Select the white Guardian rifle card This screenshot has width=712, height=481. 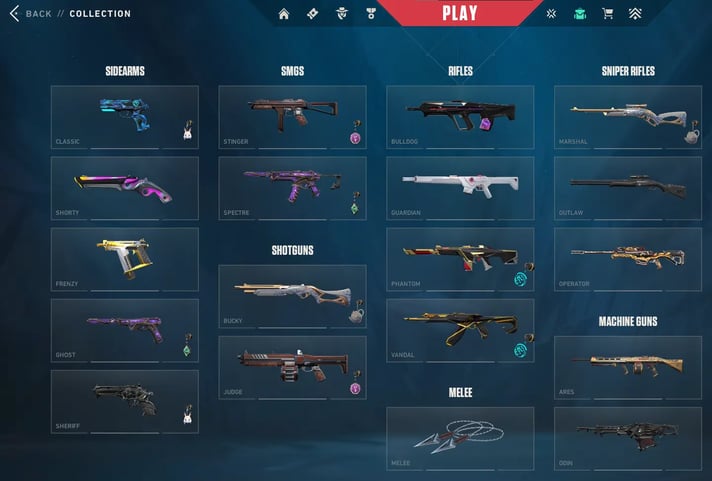click(x=460, y=188)
